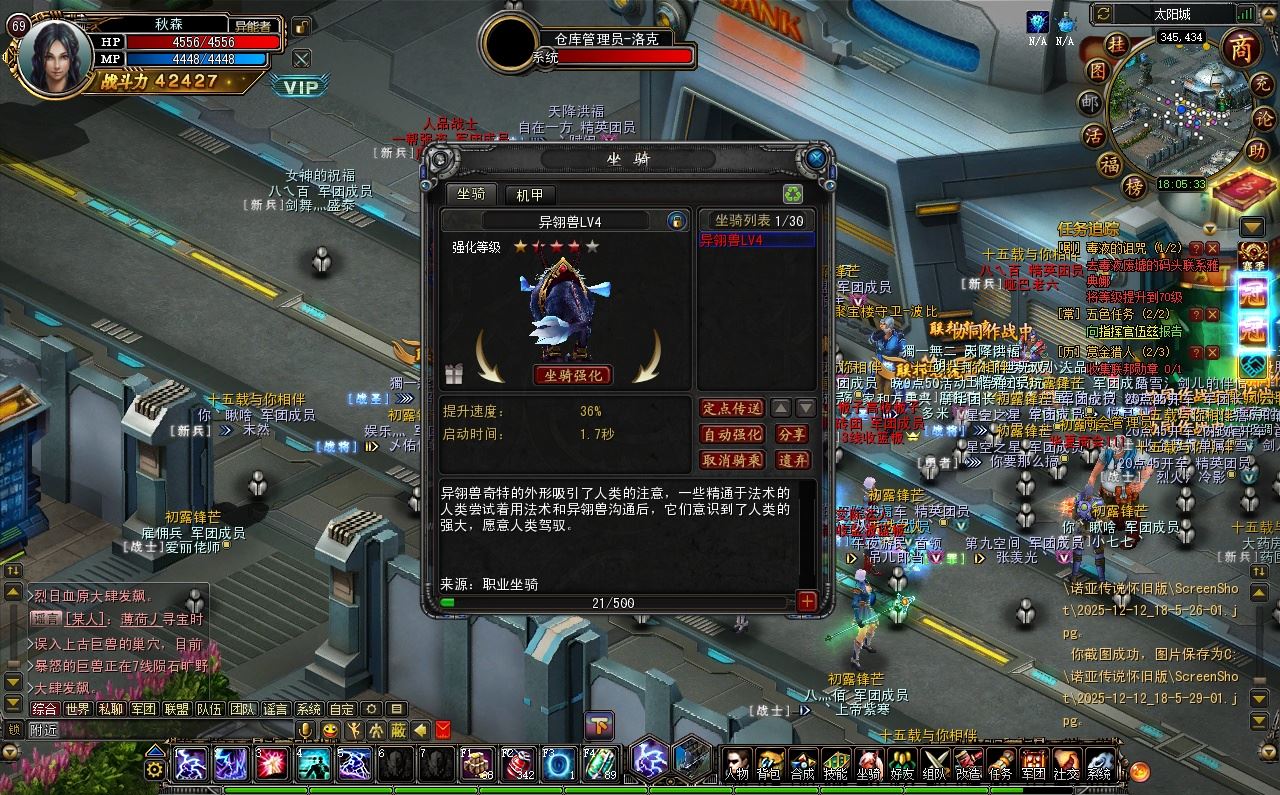
Task: Activate 定点传送 teleport button
Action: [732, 408]
